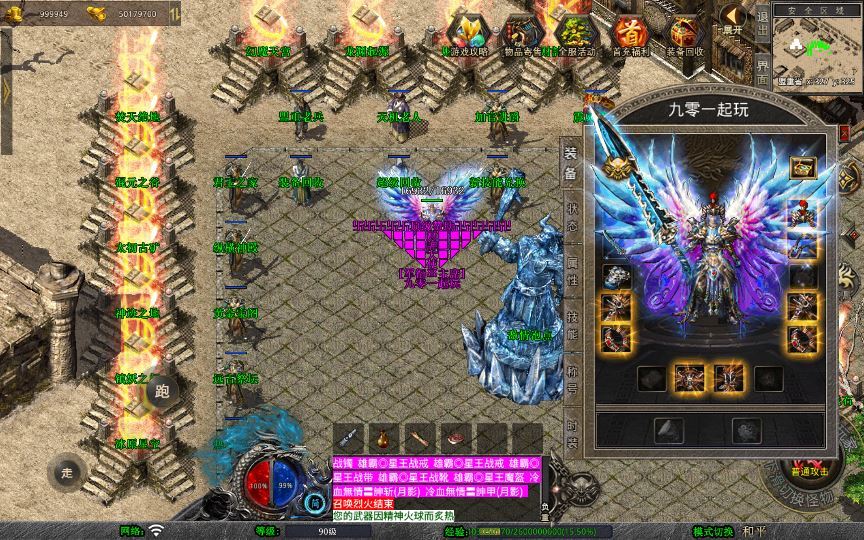The width and height of the screenshot is (864, 540).
Task: Open the 全服活动 server events icon
Action: (x=574, y=34)
